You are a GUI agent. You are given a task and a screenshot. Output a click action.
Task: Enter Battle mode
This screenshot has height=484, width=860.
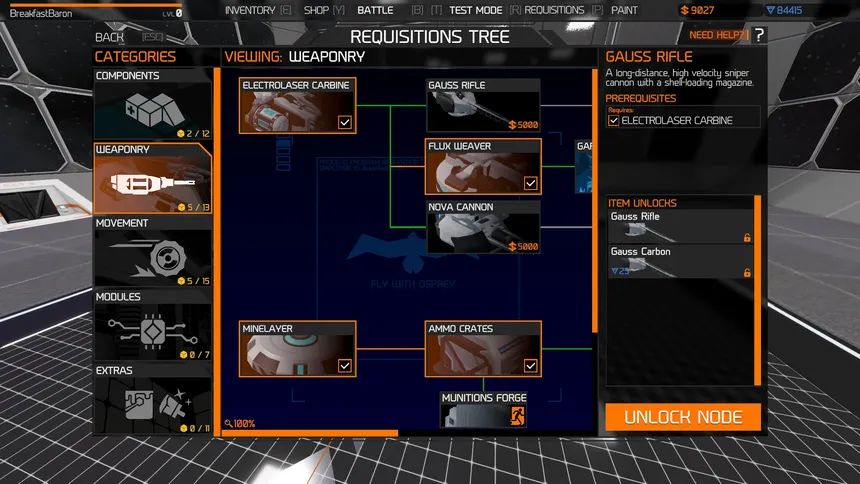click(375, 10)
